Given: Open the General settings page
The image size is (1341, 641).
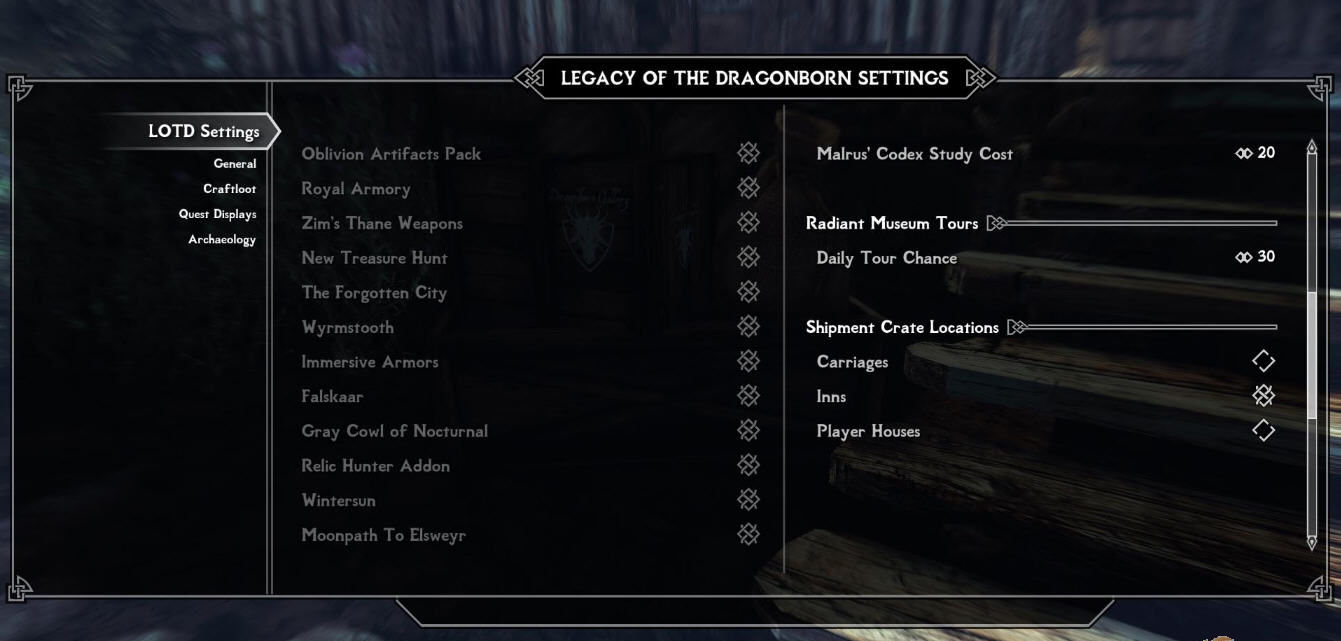Looking at the screenshot, I should (235, 164).
